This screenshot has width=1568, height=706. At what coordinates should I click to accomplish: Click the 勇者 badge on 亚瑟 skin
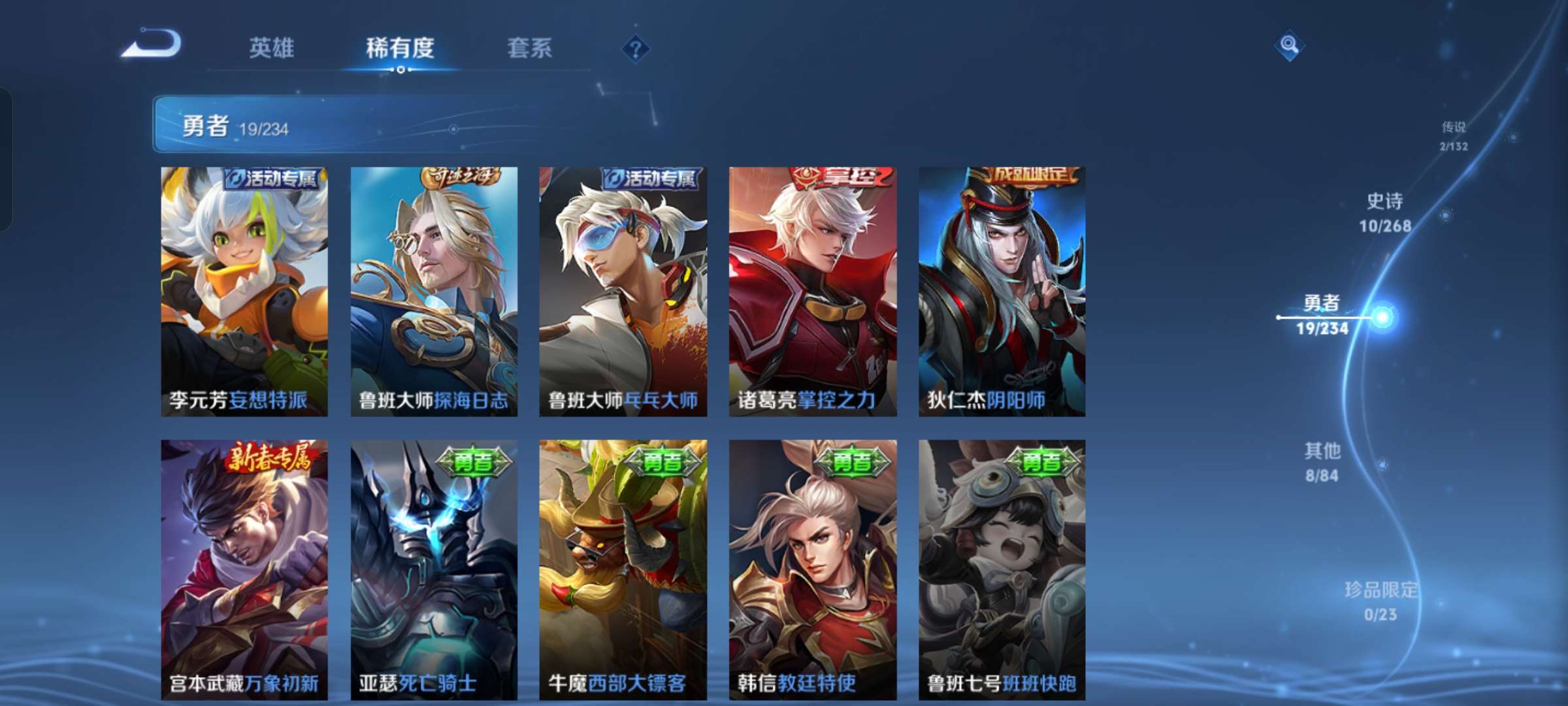point(473,461)
